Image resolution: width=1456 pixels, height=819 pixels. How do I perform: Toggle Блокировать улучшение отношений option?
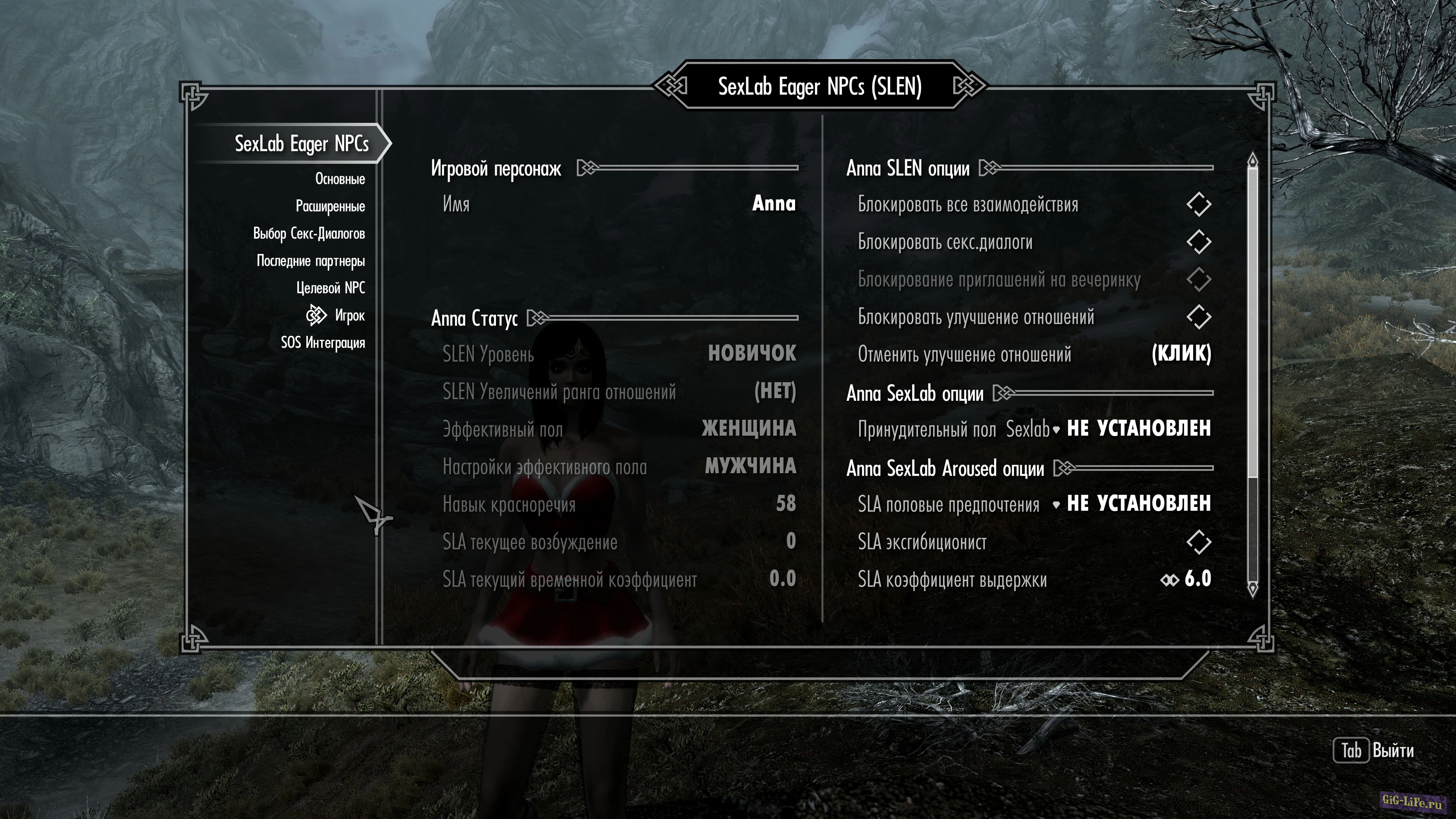coord(1198,317)
